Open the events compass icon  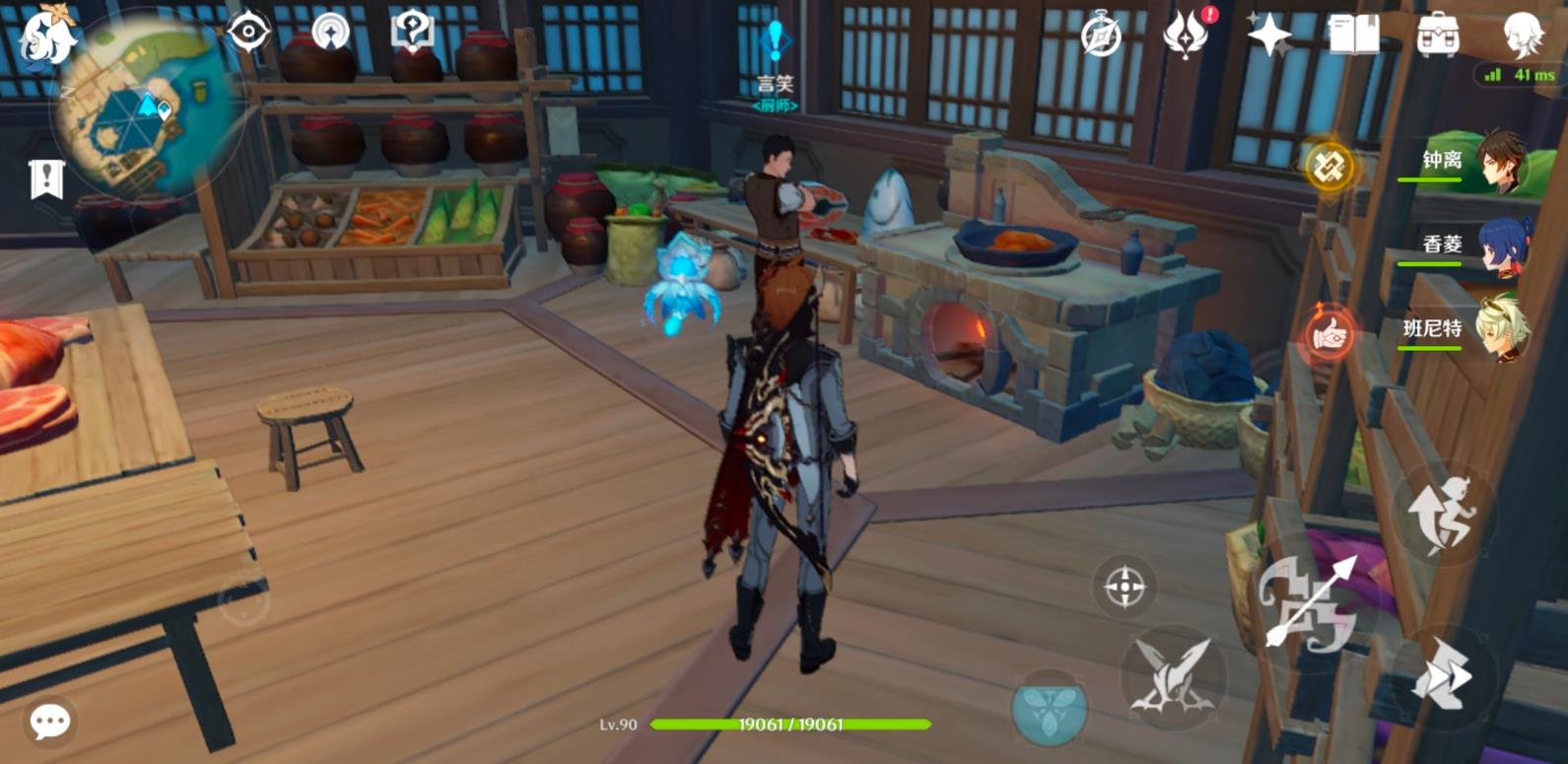pos(1101,36)
